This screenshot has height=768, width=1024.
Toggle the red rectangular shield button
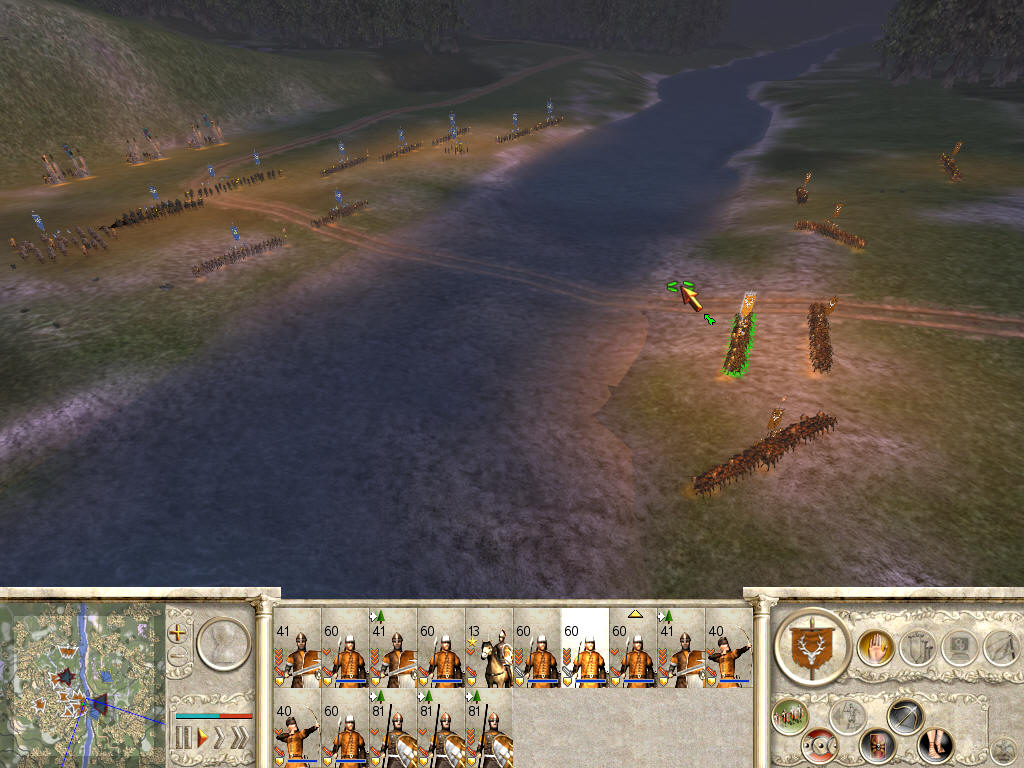[x=877, y=745]
